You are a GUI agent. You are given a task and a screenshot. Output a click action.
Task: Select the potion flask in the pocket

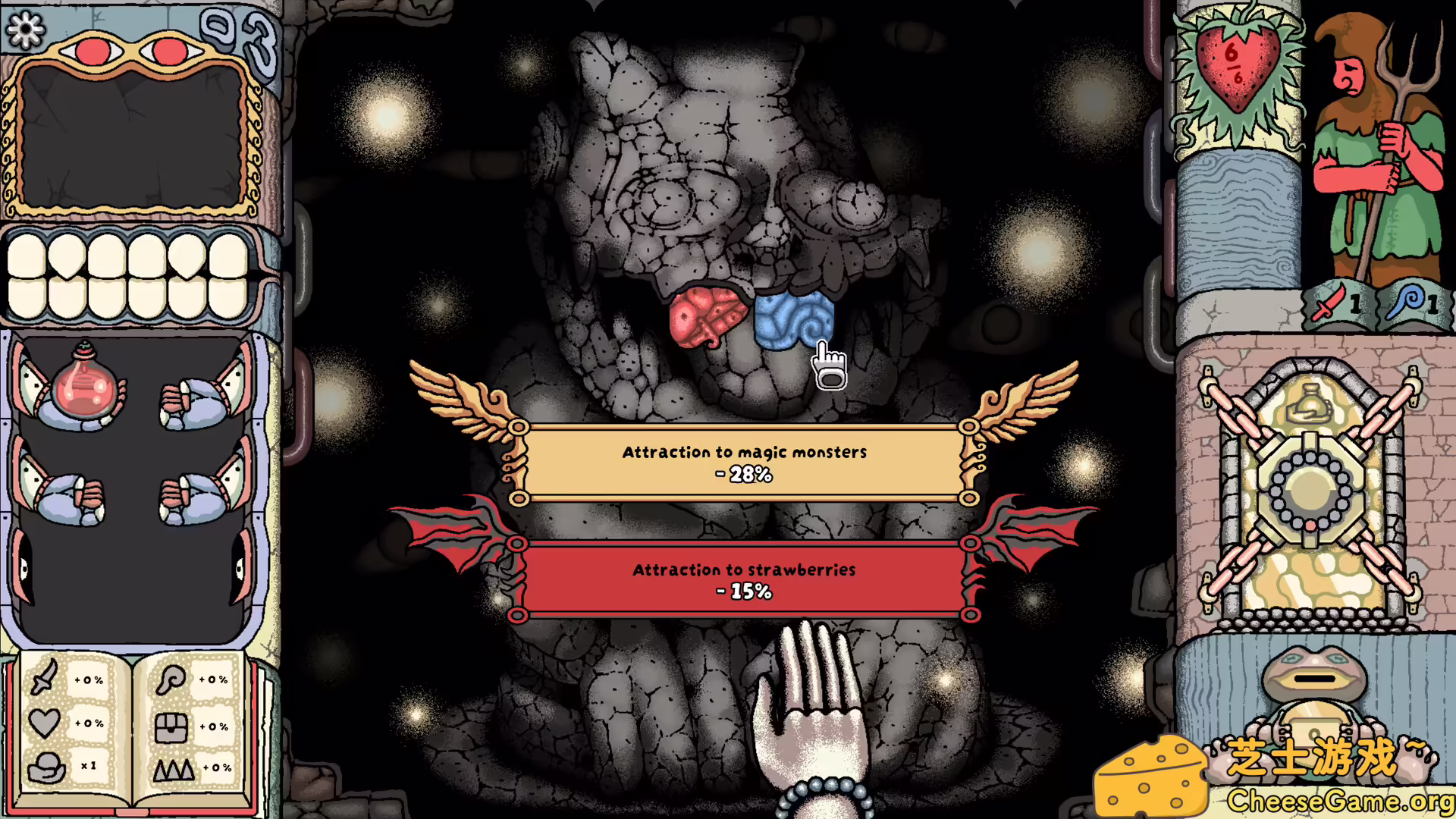pos(83,388)
